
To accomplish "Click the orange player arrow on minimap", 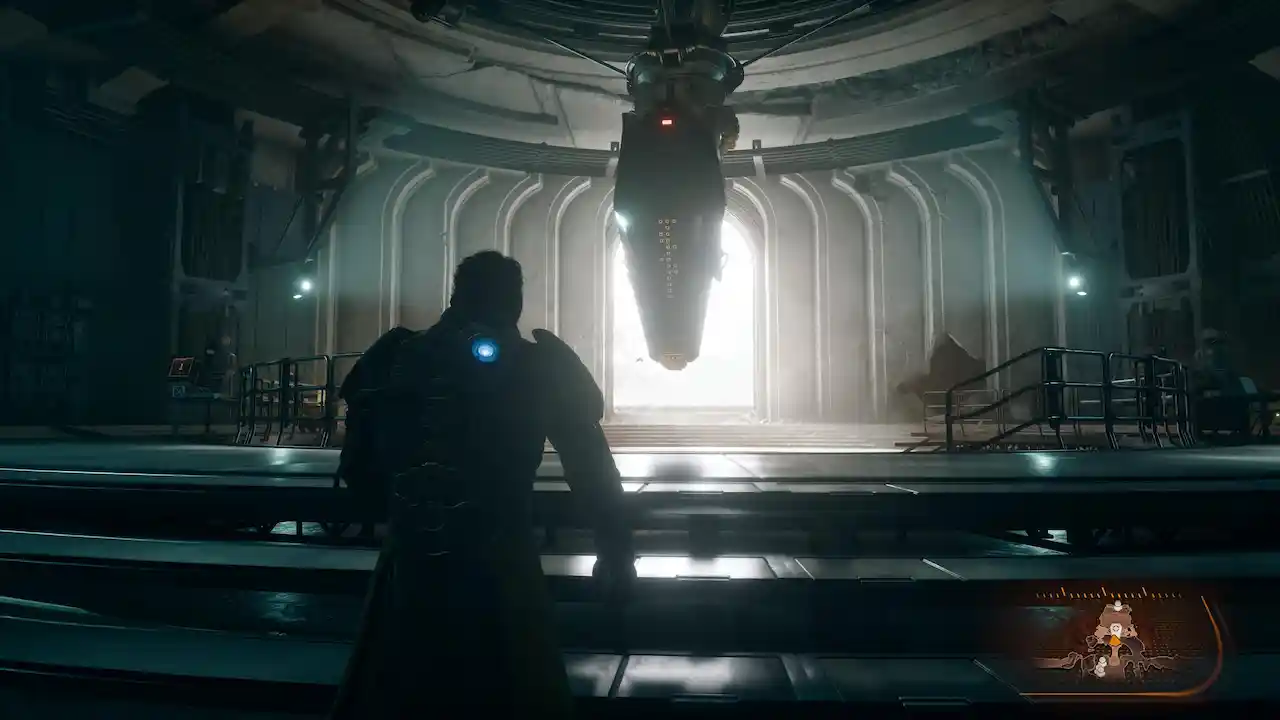I will pyautogui.click(x=1115, y=642).
